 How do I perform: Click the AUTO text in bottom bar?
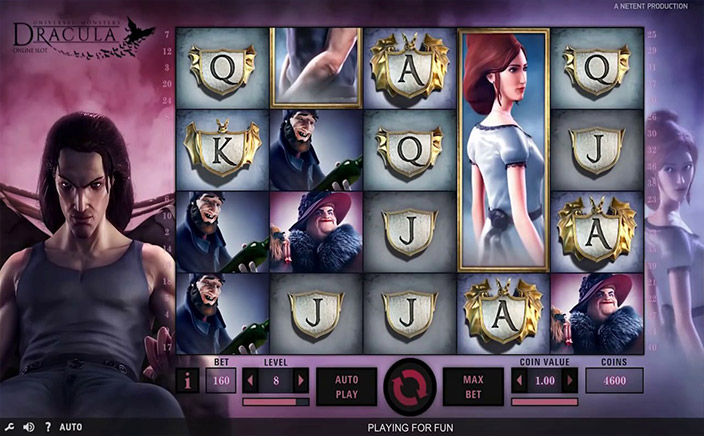pos(71,427)
